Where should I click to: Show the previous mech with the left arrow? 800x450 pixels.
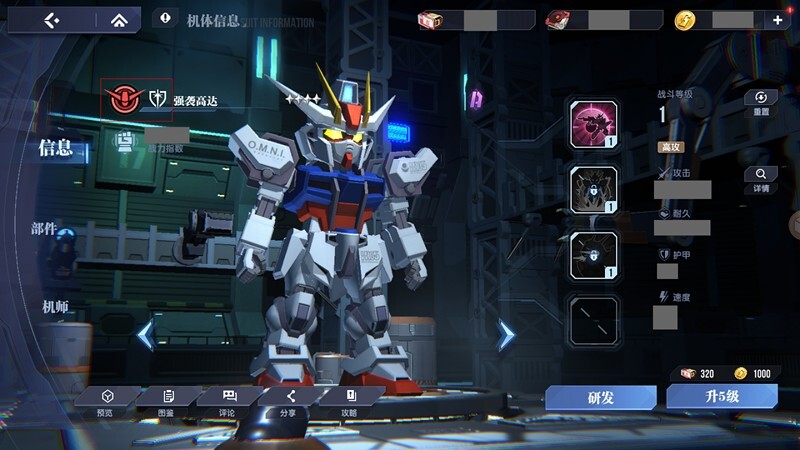[x=146, y=334]
